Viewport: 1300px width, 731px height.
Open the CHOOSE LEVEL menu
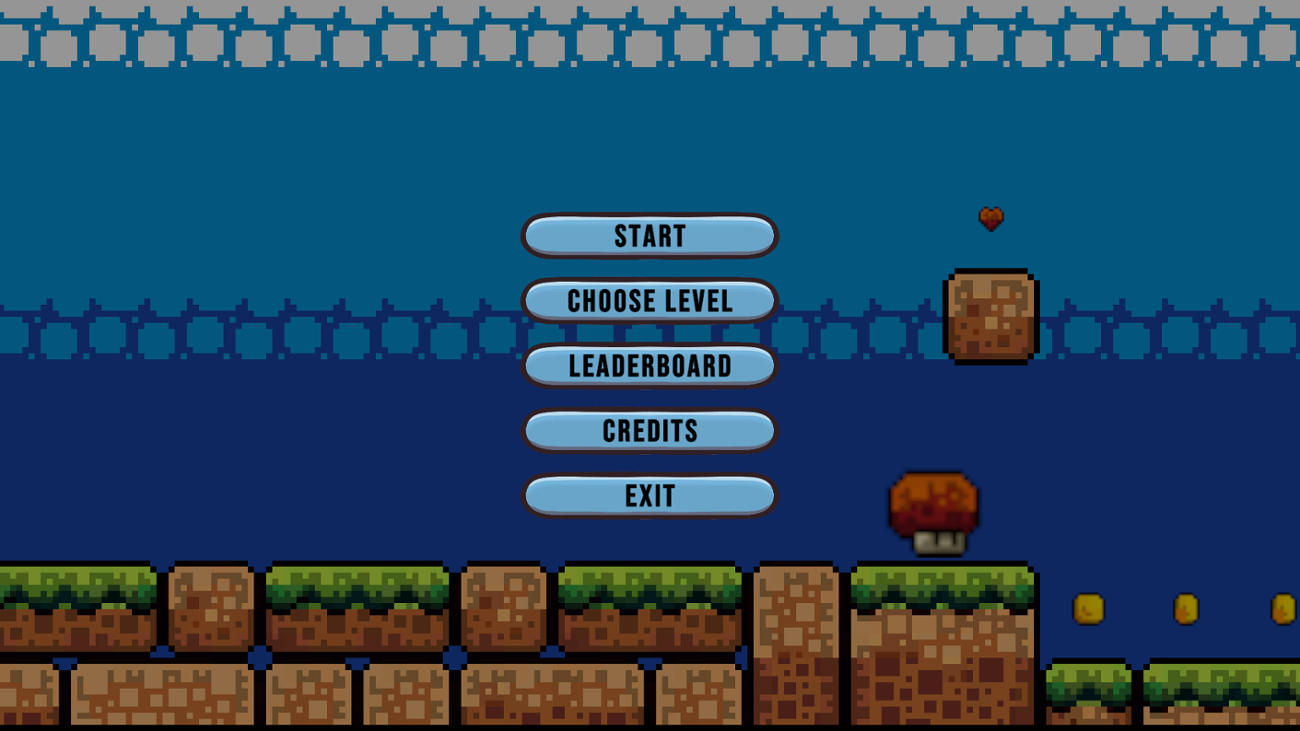point(649,301)
